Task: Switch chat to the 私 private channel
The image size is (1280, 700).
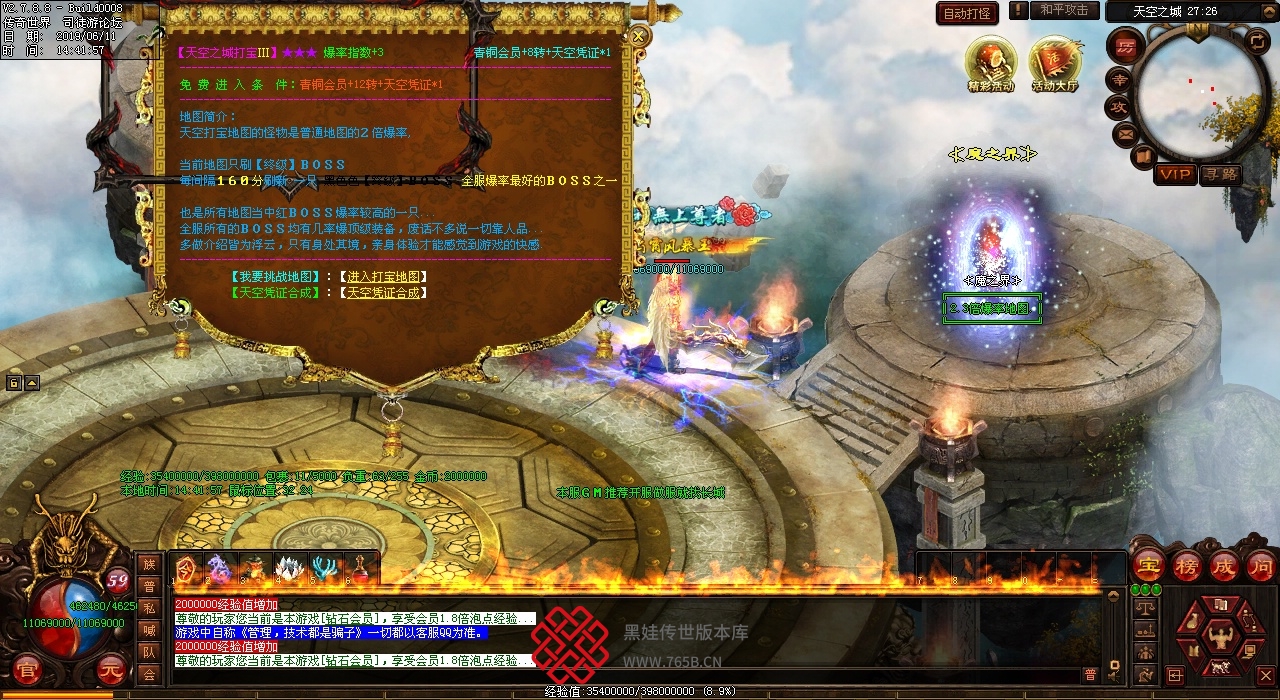Action: [149, 608]
